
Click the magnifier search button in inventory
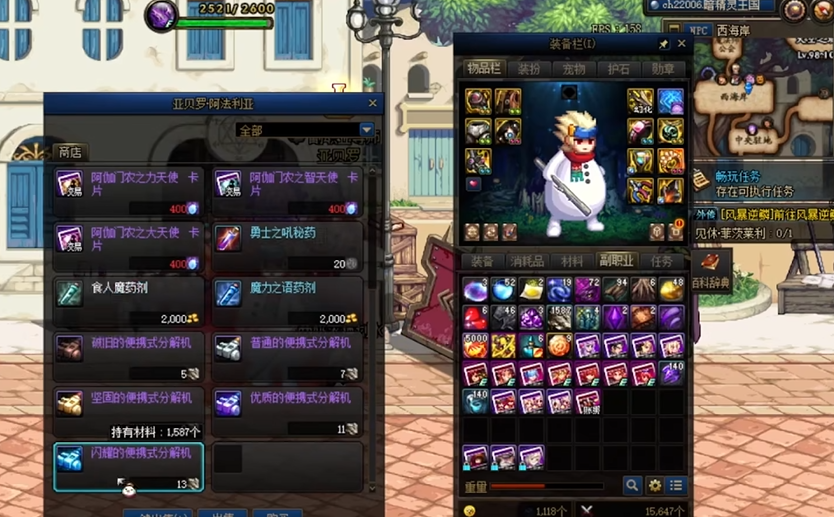click(x=632, y=485)
